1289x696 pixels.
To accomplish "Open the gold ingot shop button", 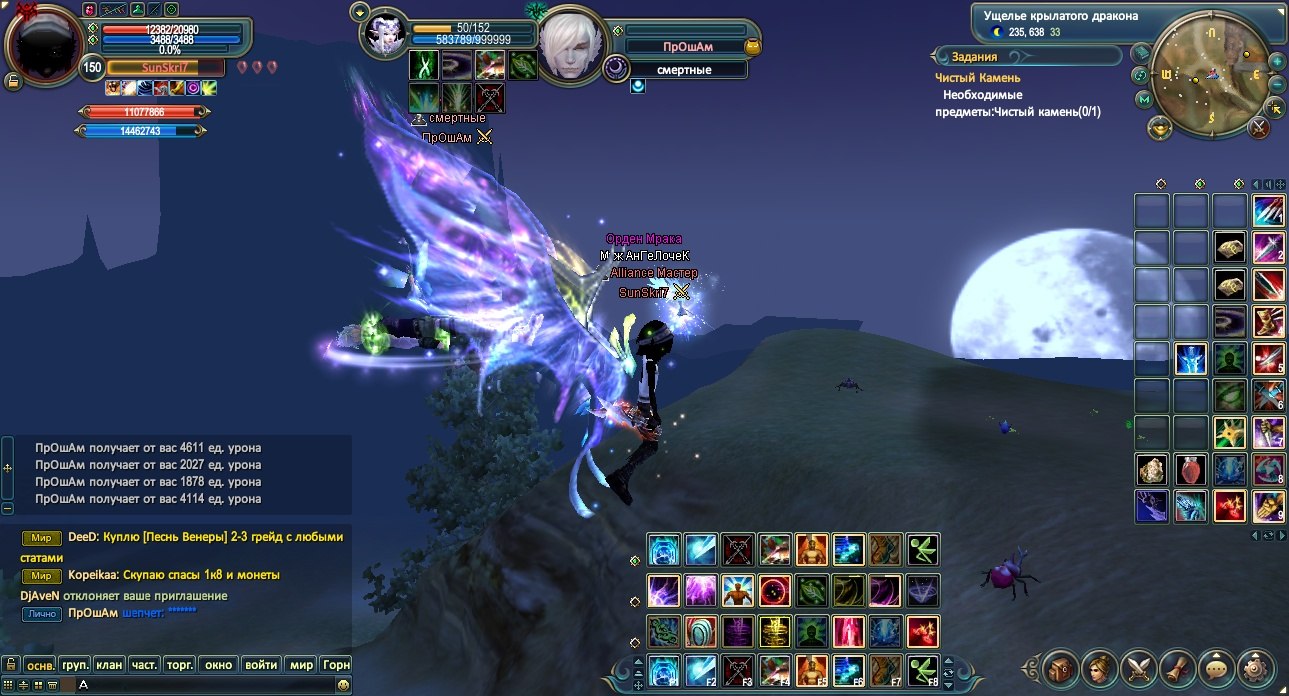I will point(1160,127).
